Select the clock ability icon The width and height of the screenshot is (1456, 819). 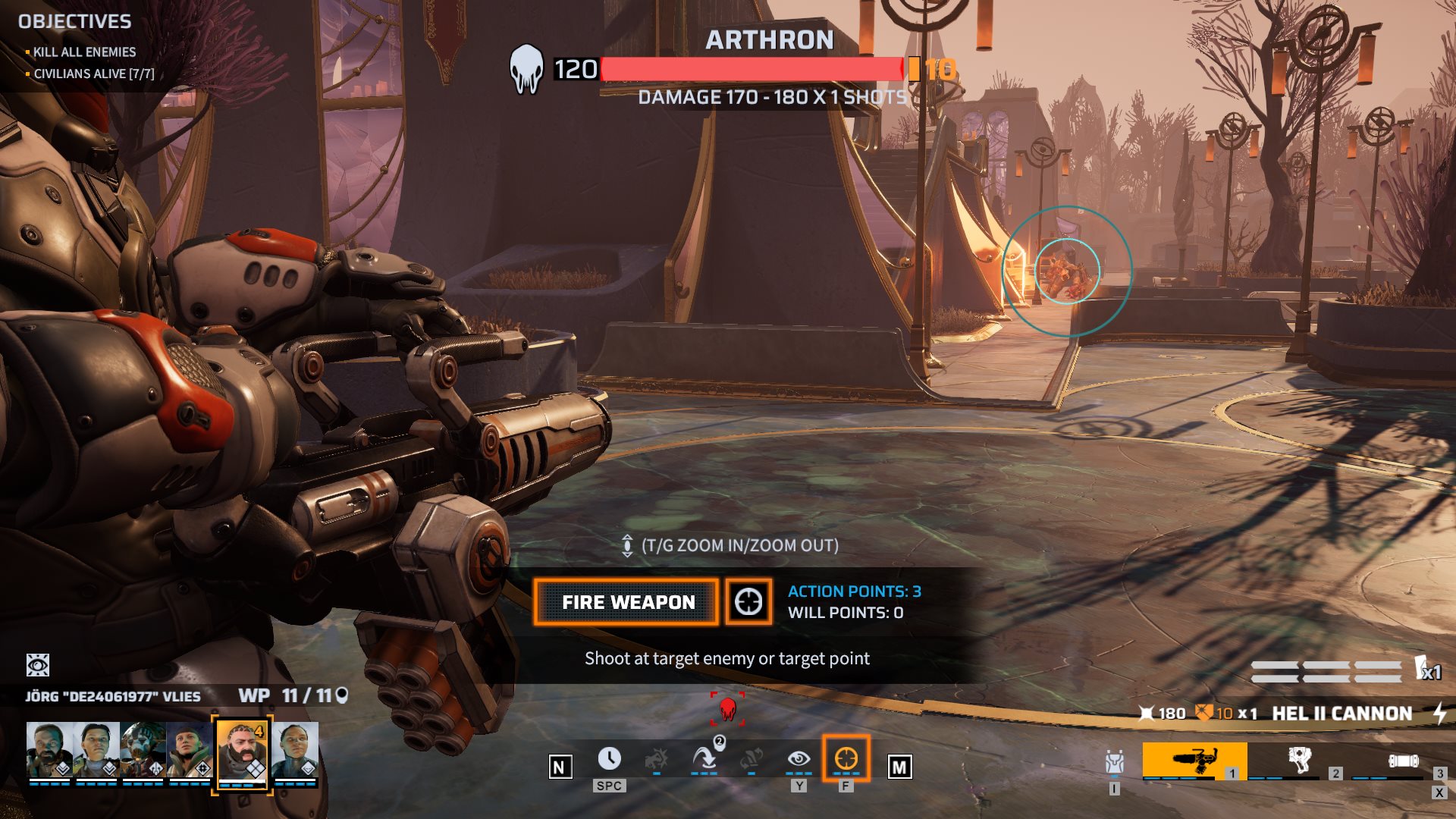click(x=609, y=759)
